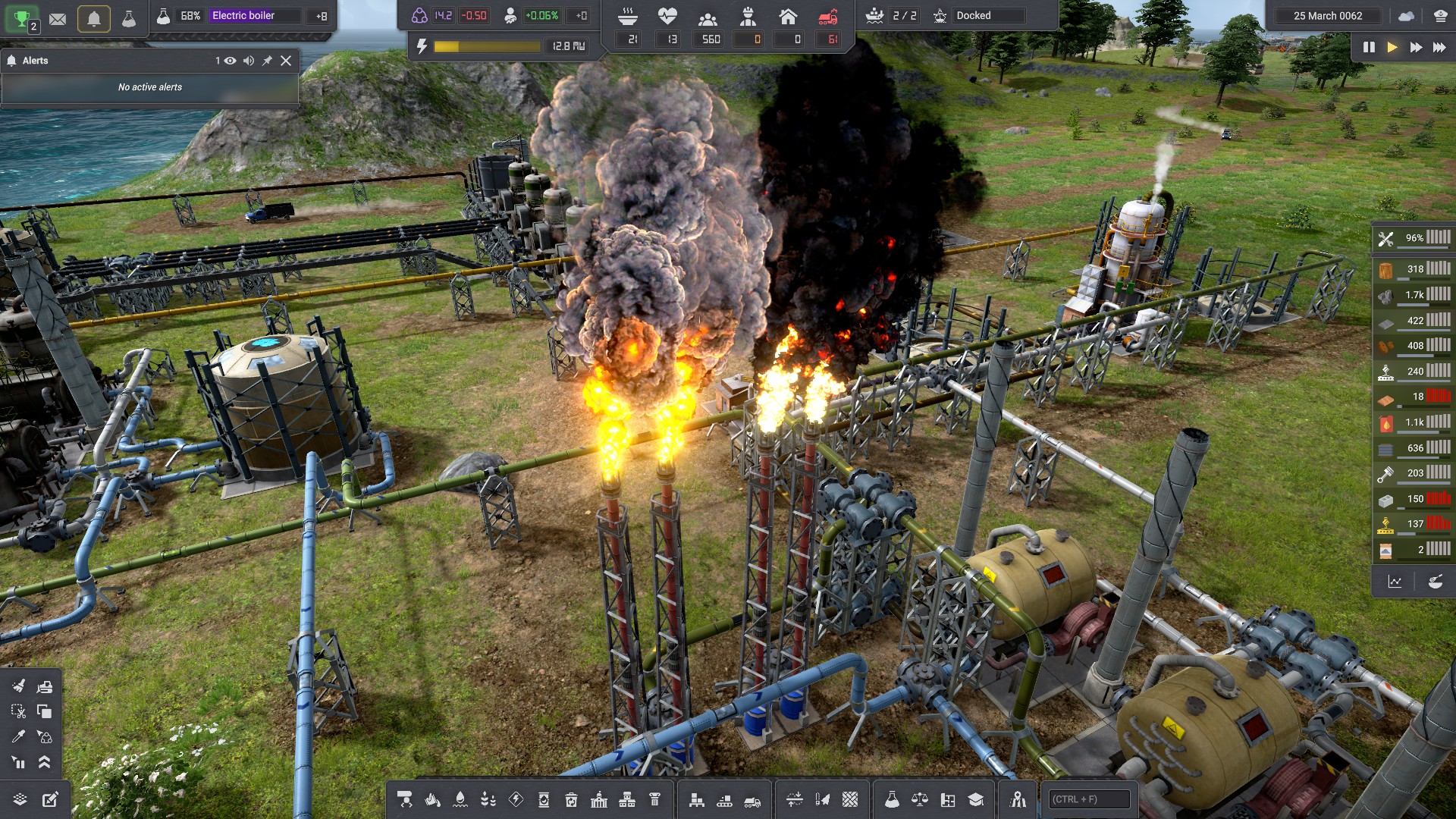This screenshot has width=1456, height=819.
Task: Open the docked ship status
Action: click(x=973, y=16)
